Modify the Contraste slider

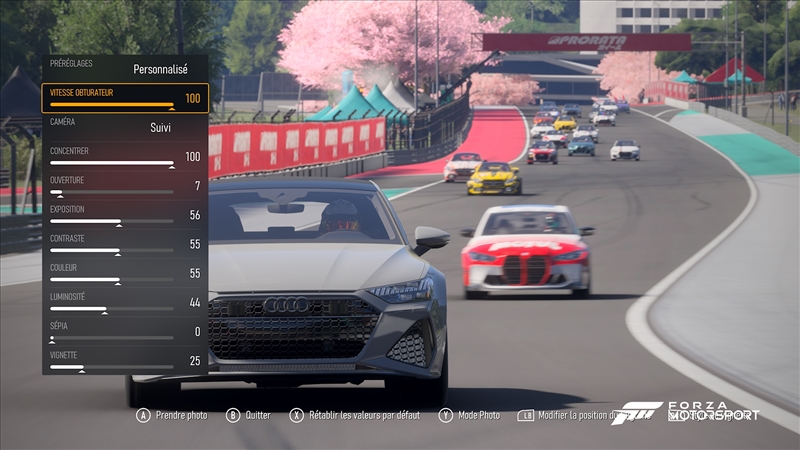click(x=112, y=250)
